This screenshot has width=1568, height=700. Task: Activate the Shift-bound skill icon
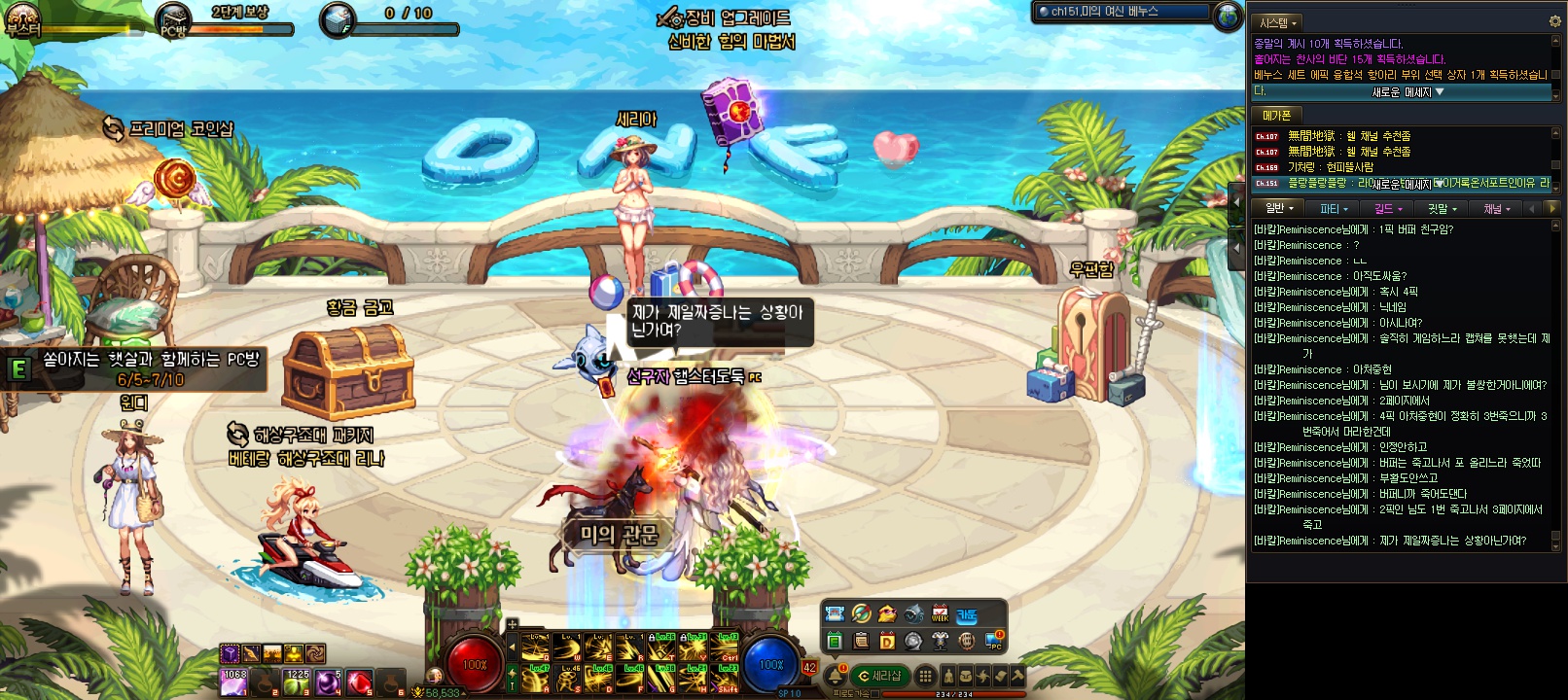click(727, 679)
